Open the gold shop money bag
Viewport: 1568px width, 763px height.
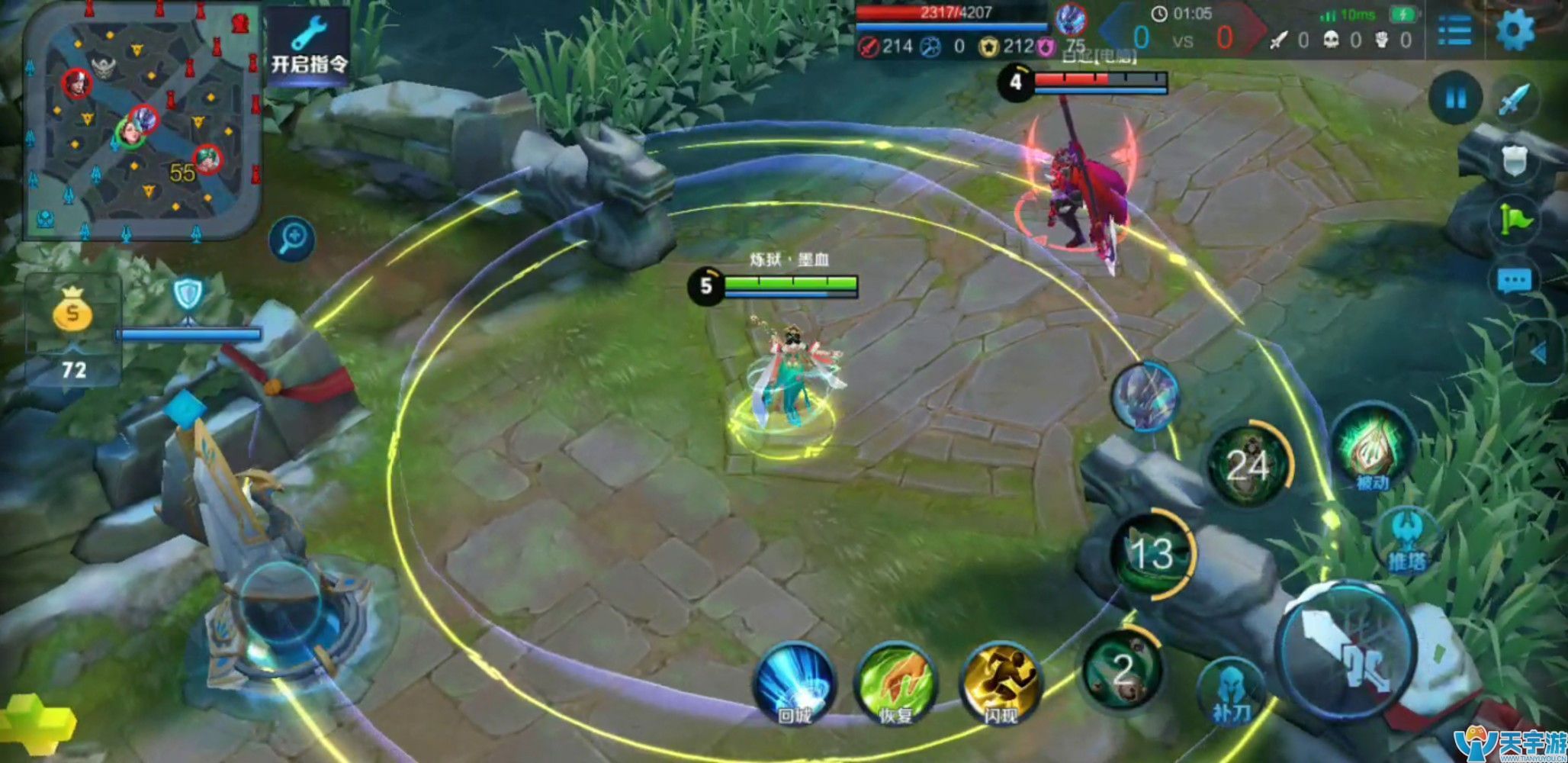pyautogui.click(x=72, y=309)
